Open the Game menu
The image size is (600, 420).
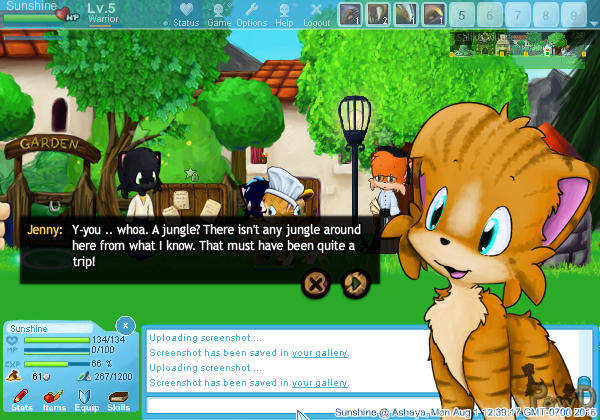[x=219, y=15]
